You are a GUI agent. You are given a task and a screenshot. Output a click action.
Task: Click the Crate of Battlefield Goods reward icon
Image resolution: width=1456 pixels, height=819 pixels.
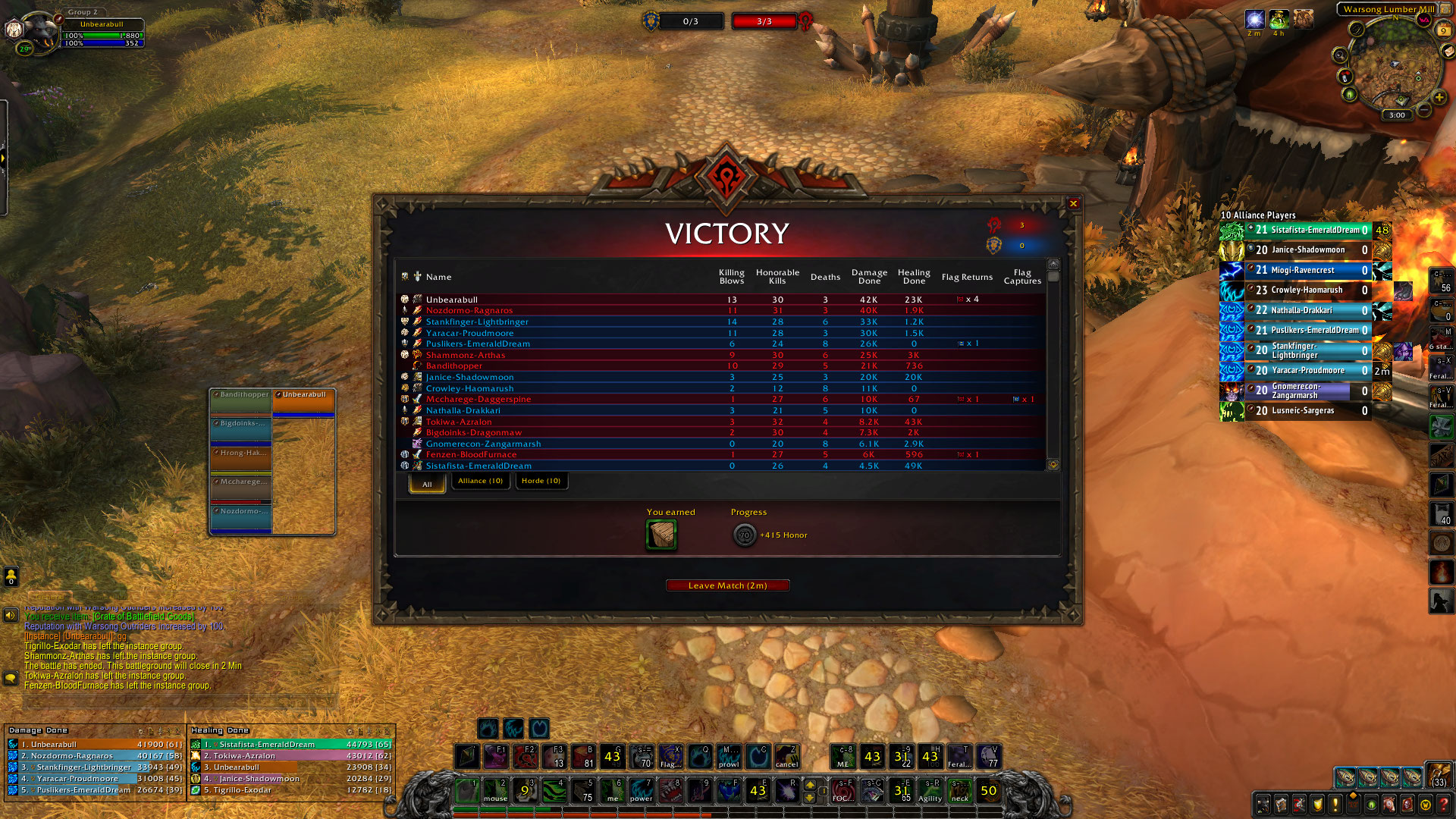[661, 535]
